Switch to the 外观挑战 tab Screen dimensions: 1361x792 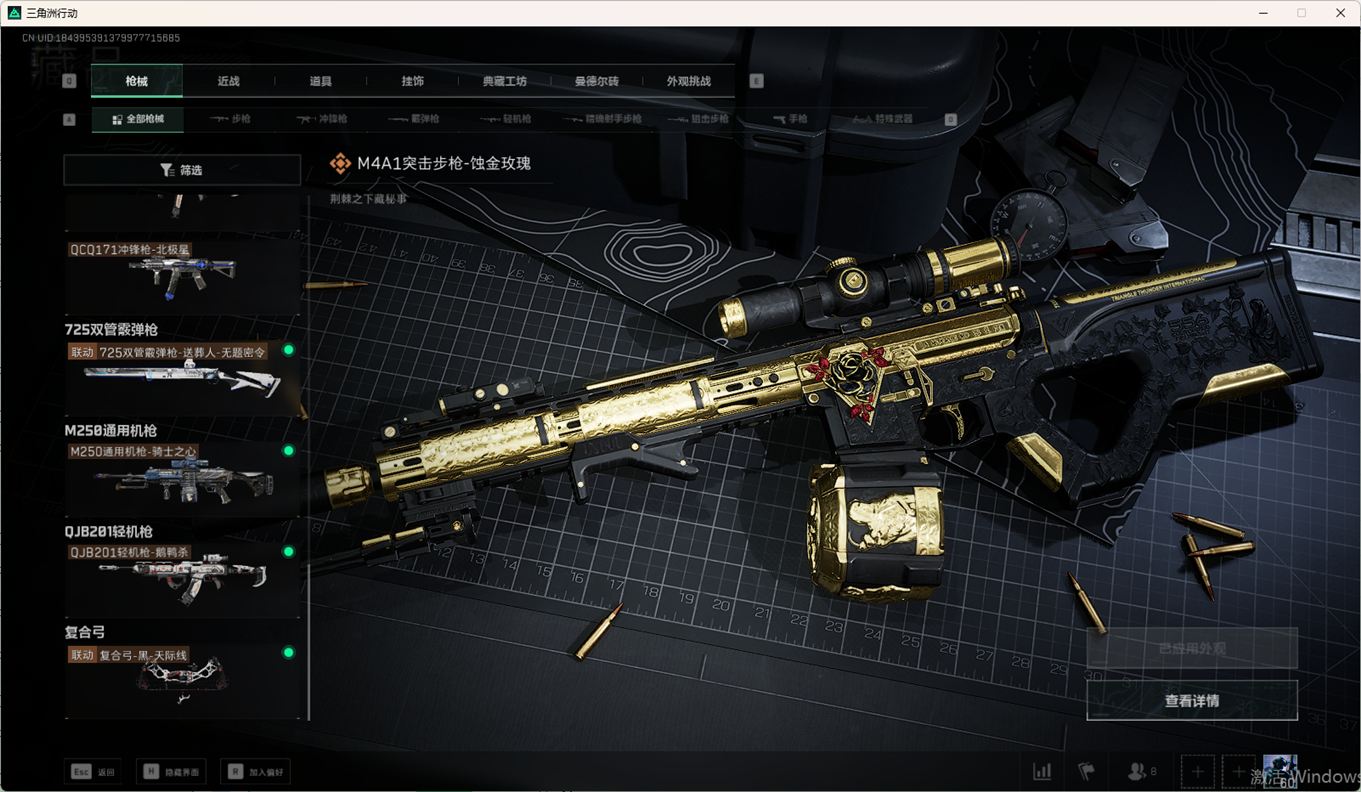click(x=688, y=81)
